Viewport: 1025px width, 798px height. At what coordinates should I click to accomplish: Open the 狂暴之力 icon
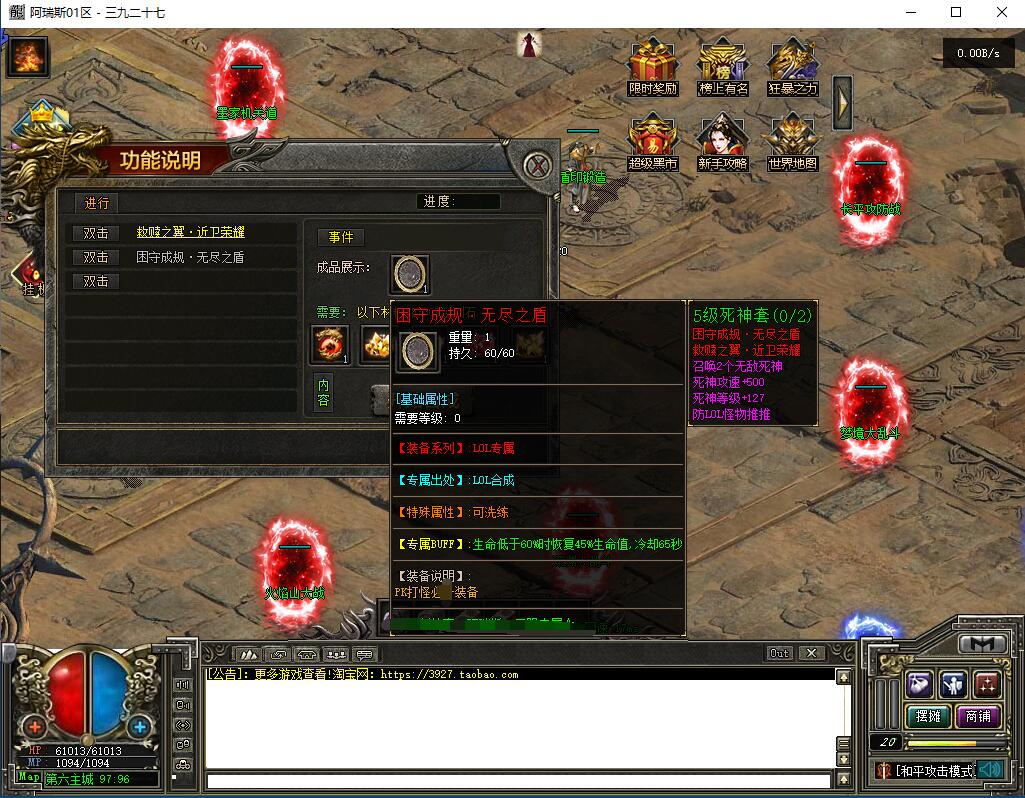click(793, 65)
